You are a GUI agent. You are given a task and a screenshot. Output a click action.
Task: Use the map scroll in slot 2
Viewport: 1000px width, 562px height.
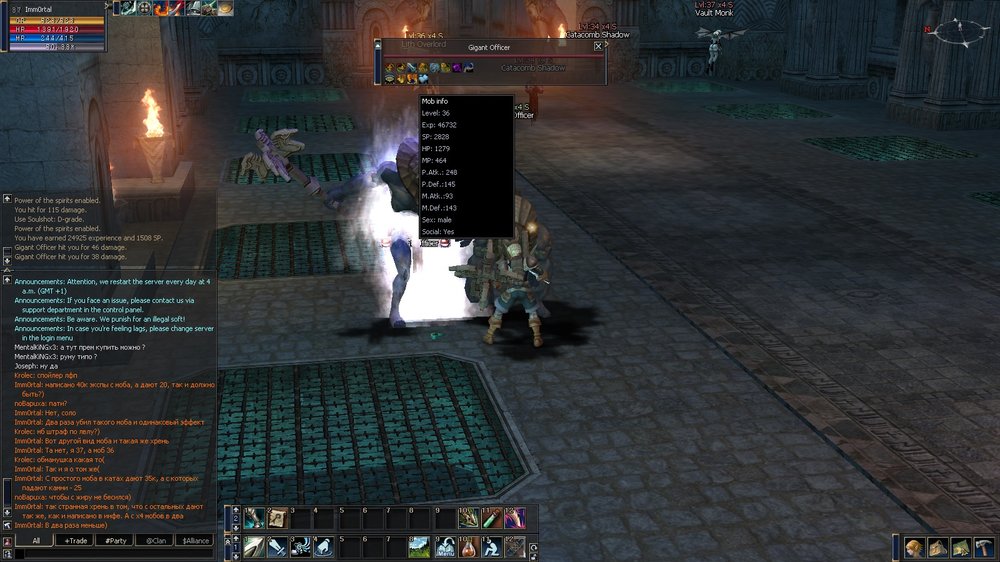(276, 518)
